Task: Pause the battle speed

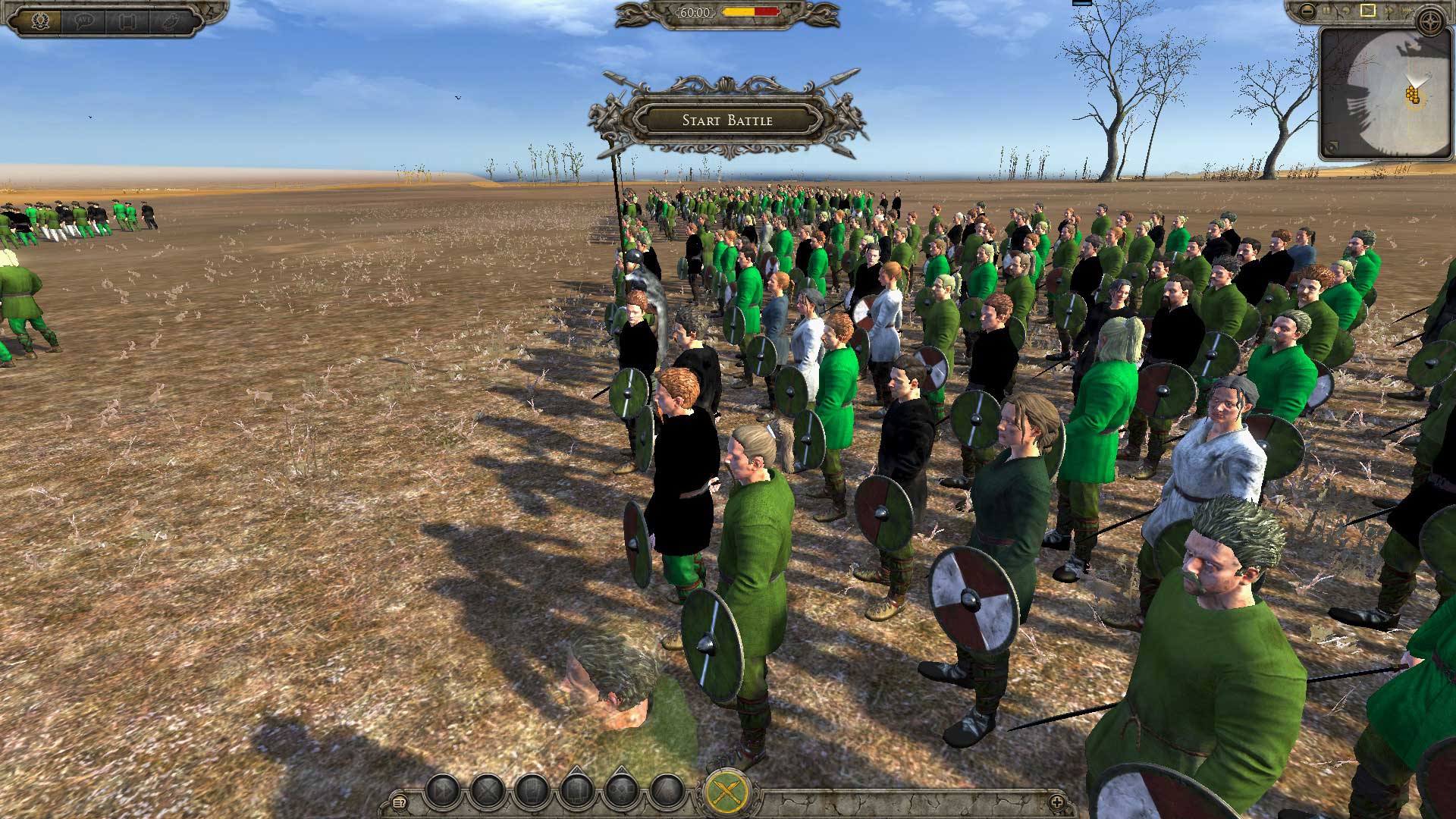Action: click(x=1327, y=11)
